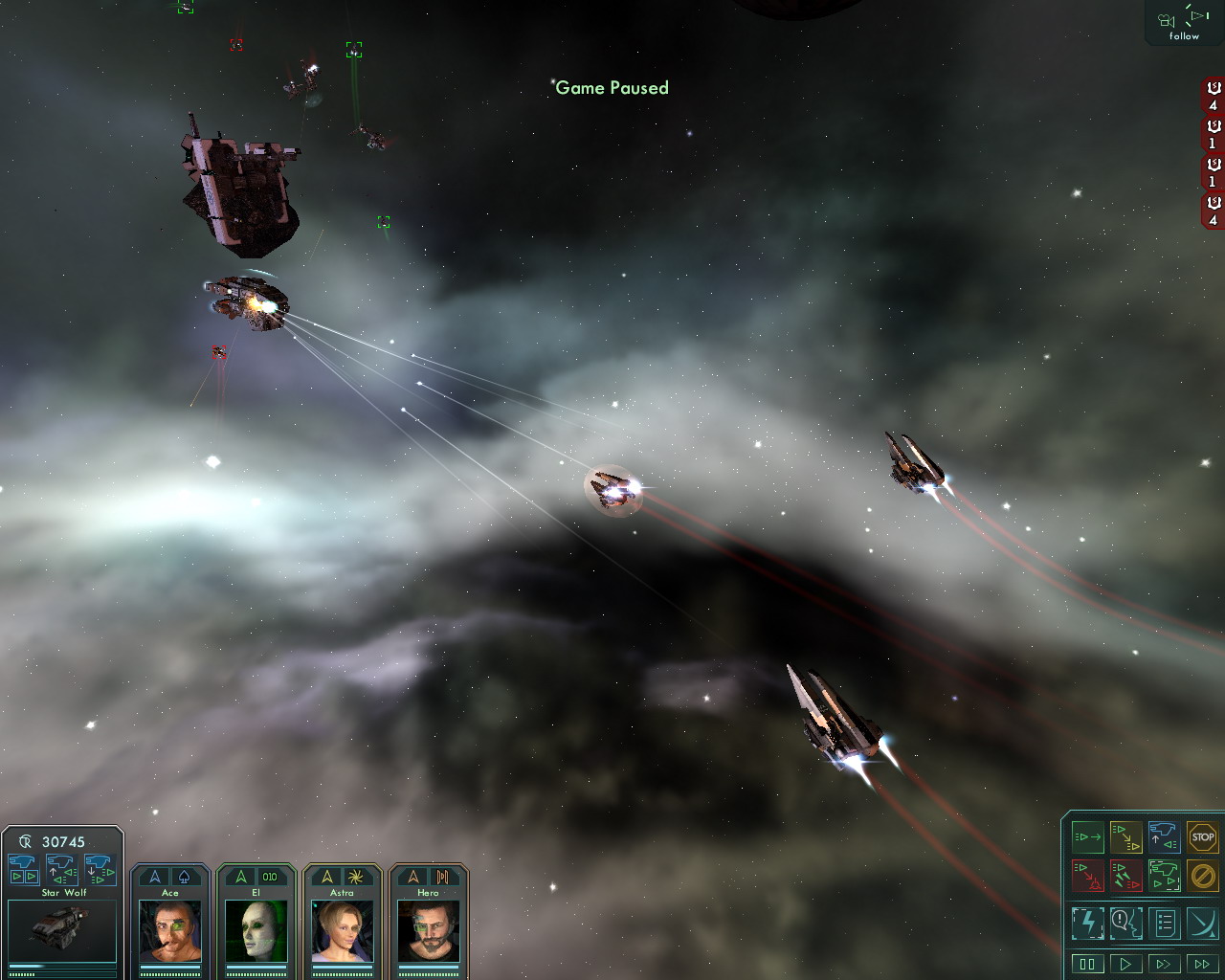Activate the red attack-target order icon

[x=1088, y=875]
